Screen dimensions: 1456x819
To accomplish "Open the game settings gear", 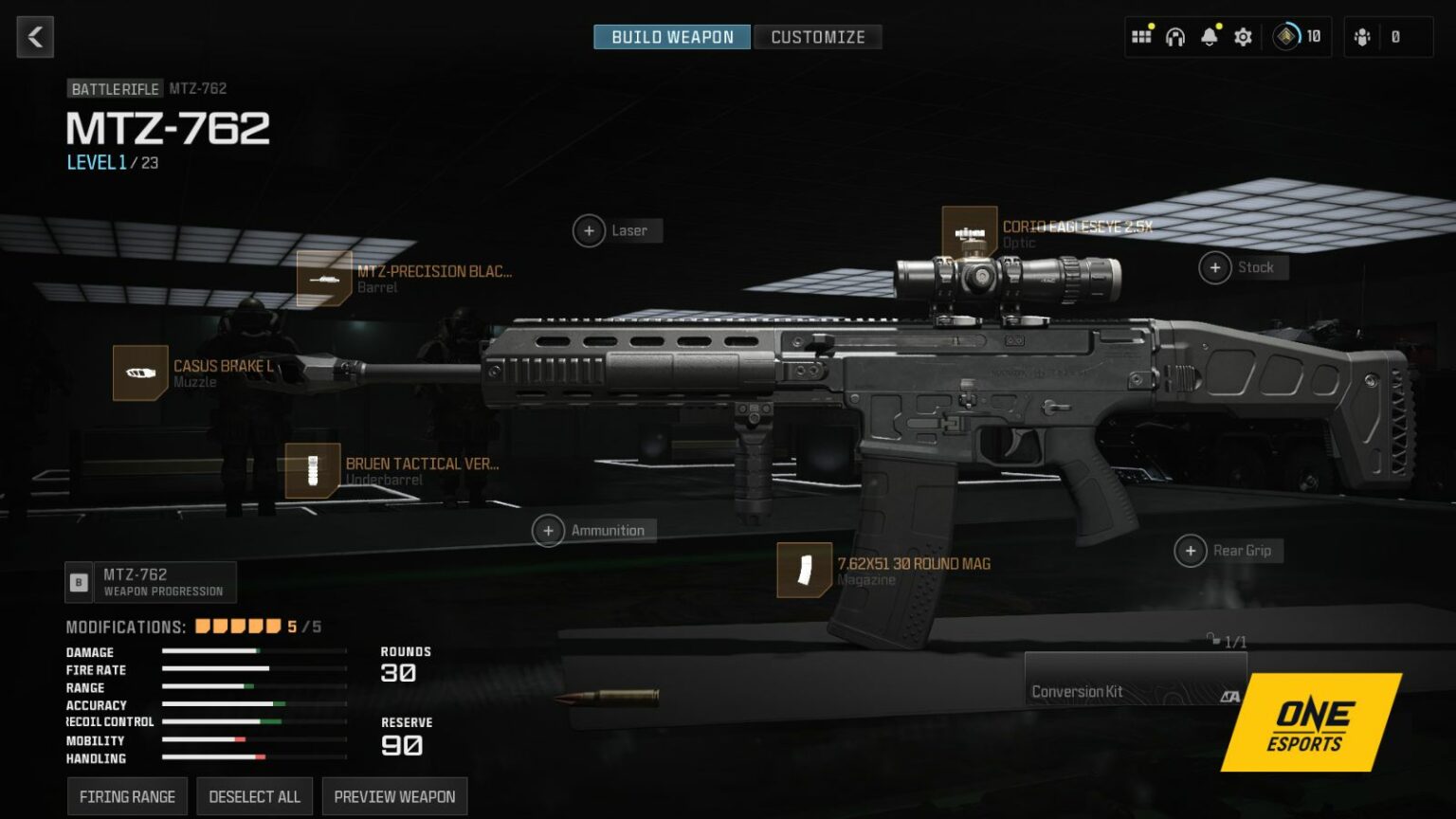I will tap(1243, 37).
